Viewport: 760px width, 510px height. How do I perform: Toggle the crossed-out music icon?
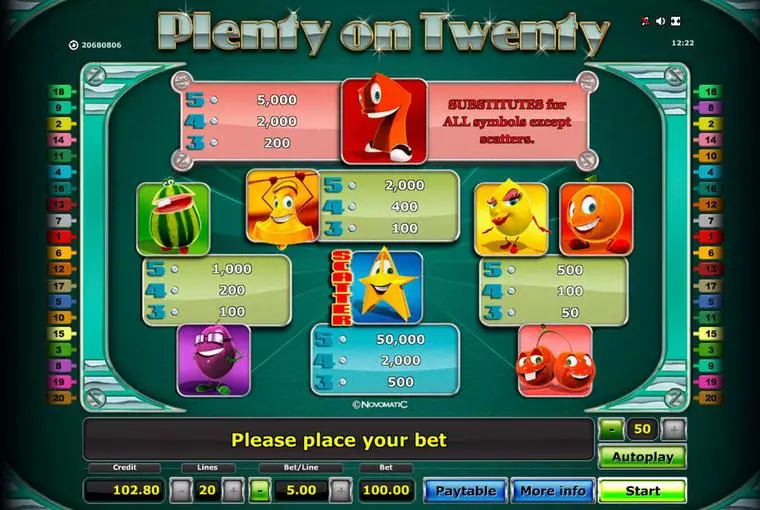click(x=646, y=20)
